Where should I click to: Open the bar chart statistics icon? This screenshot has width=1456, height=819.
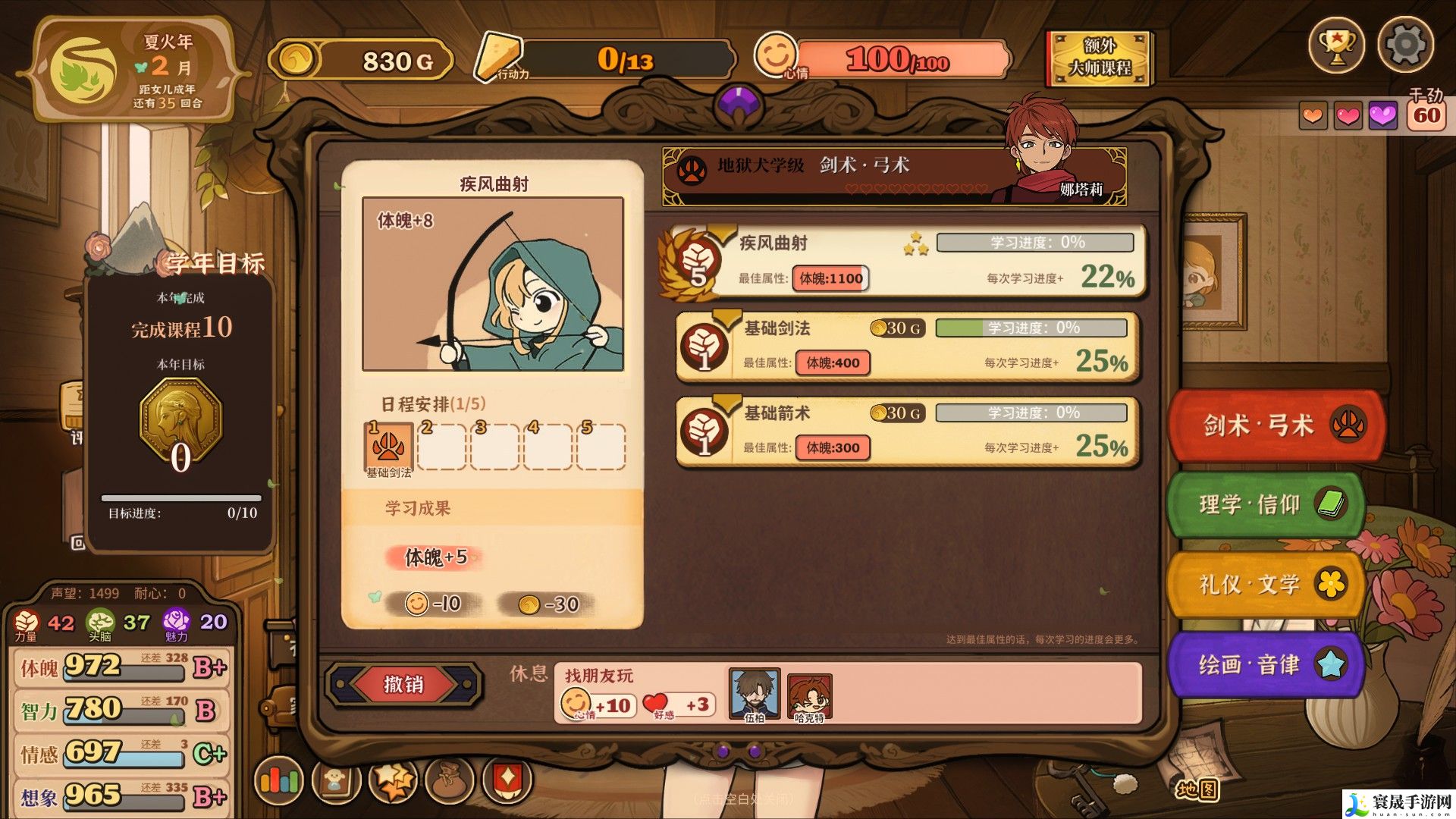pyautogui.click(x=279, y=780)
